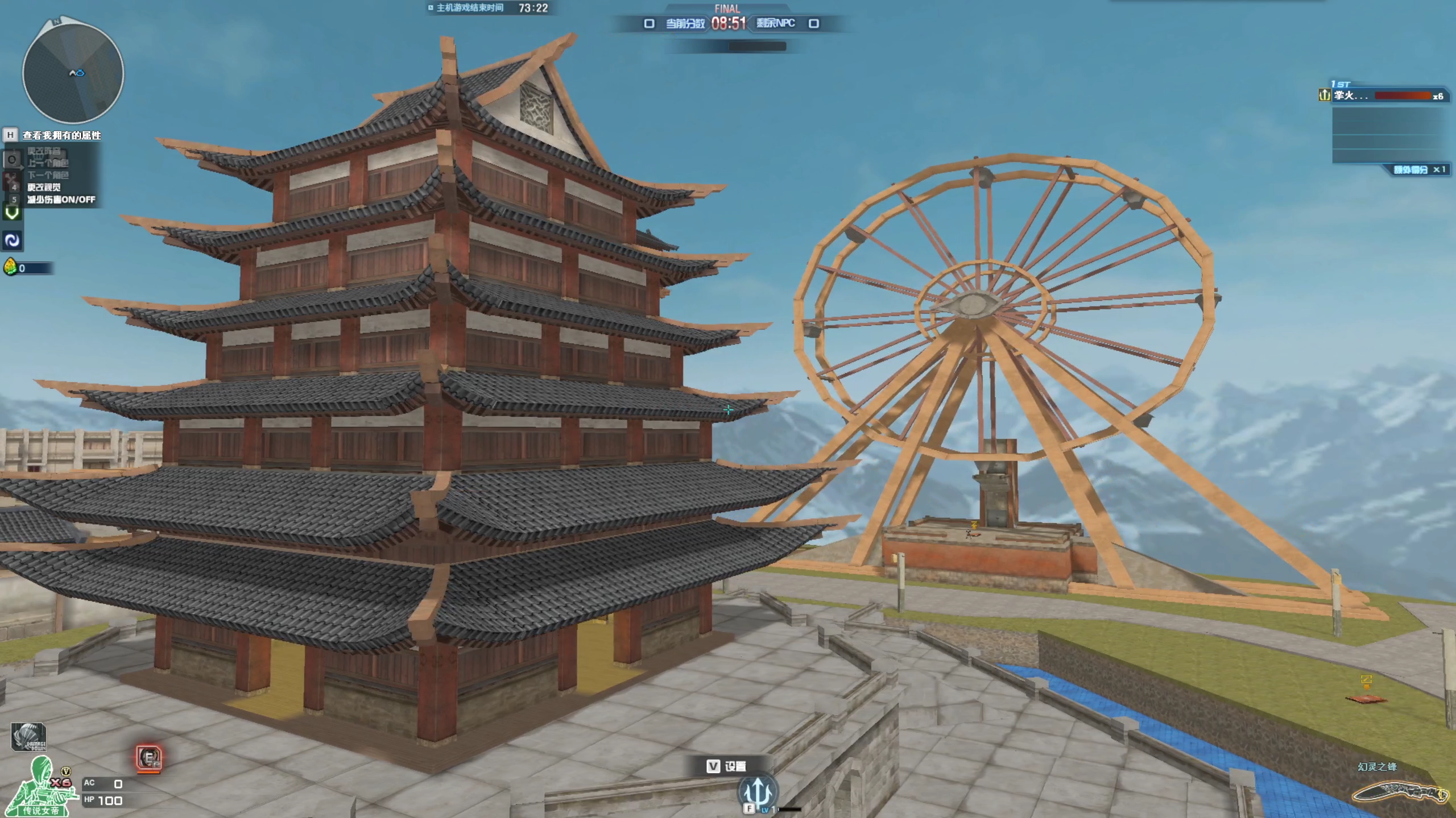Open the 设置 settings label

pos(734,766)
